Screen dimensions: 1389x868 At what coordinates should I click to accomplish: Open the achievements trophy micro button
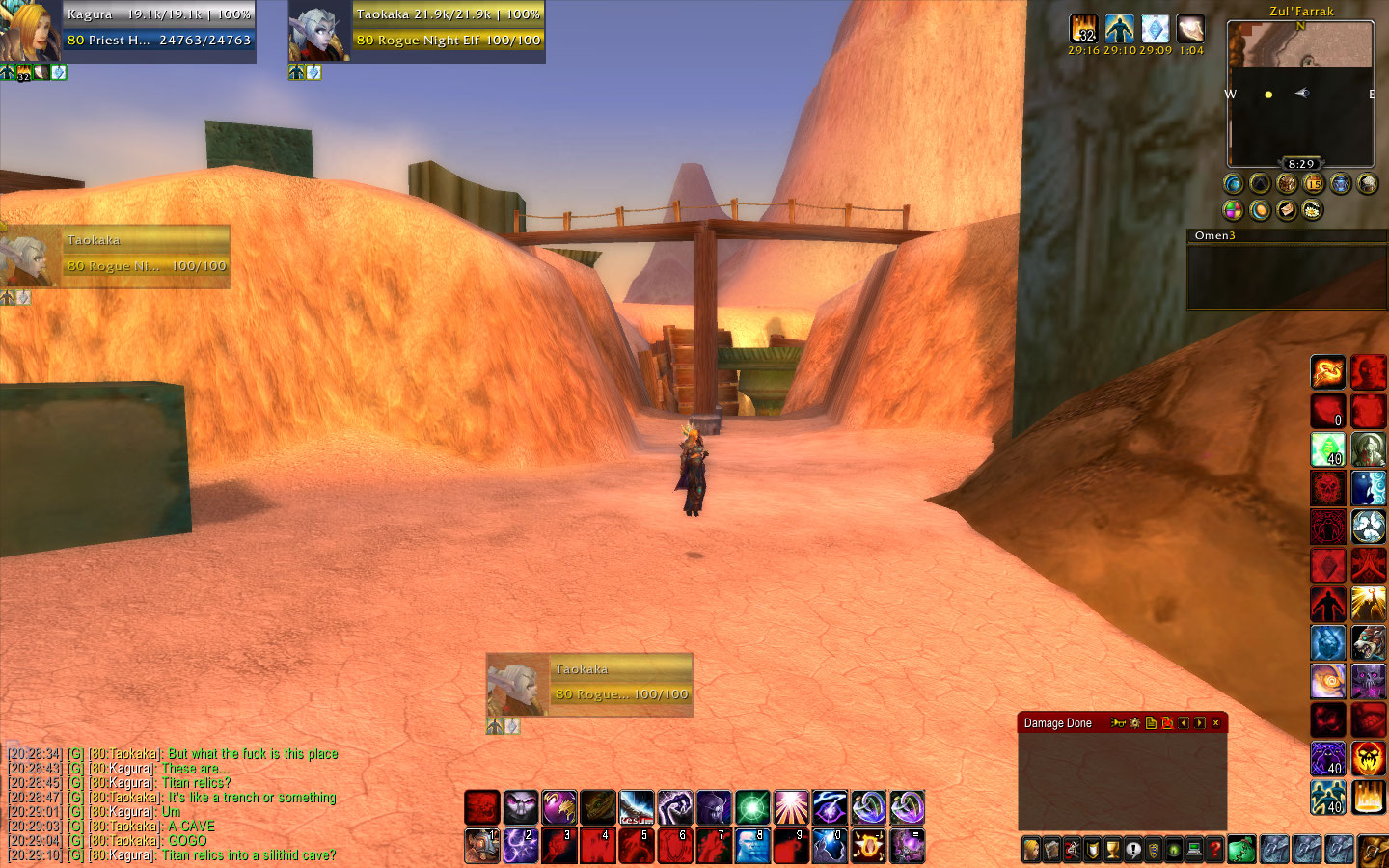(x=1113, y=850)
